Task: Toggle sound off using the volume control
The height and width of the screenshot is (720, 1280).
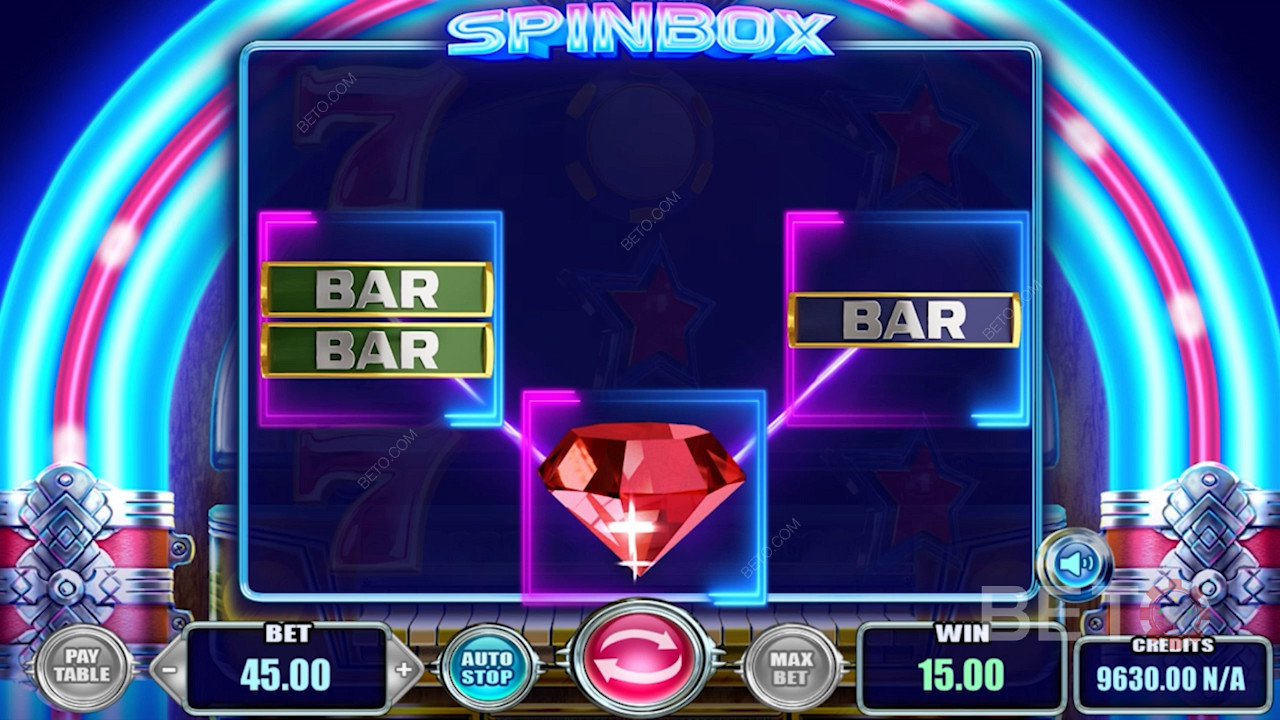Action: coord(1076,561)
